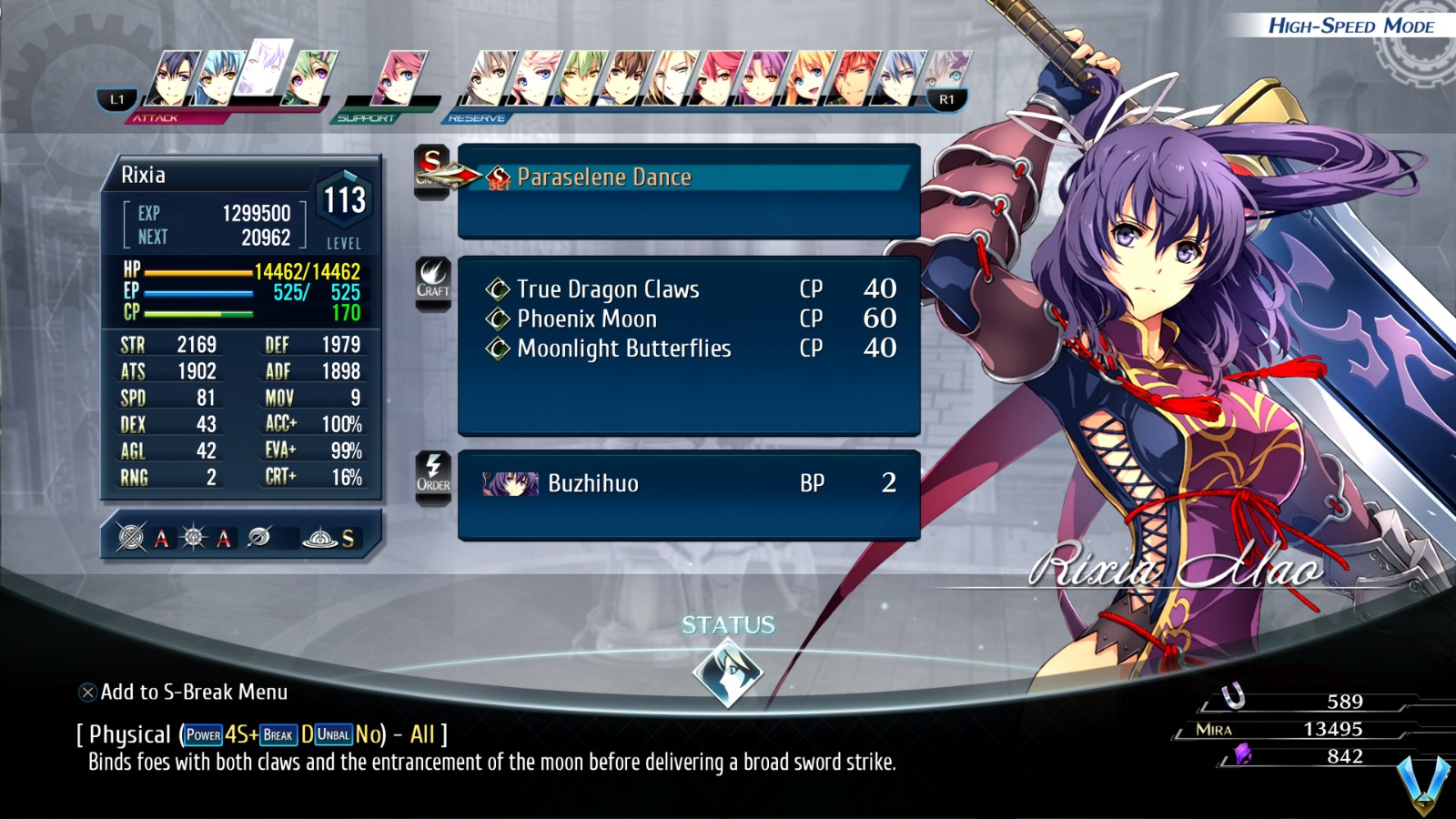The height and width of the screenshot is (819, 1456).
Task: Click the sun-shaped quartz with A rank
Action: (194, 537)
